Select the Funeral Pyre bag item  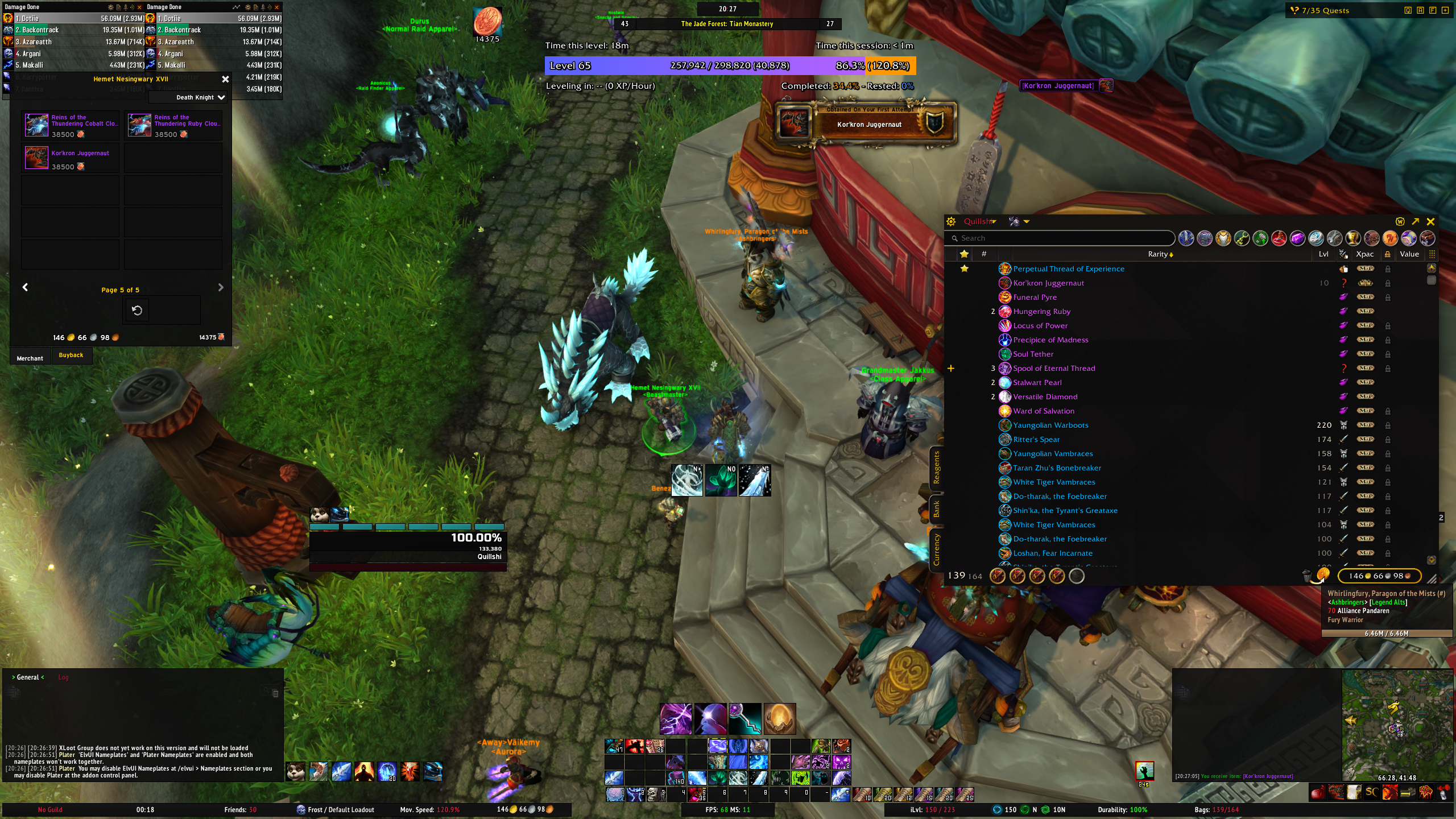point(1035,297)
